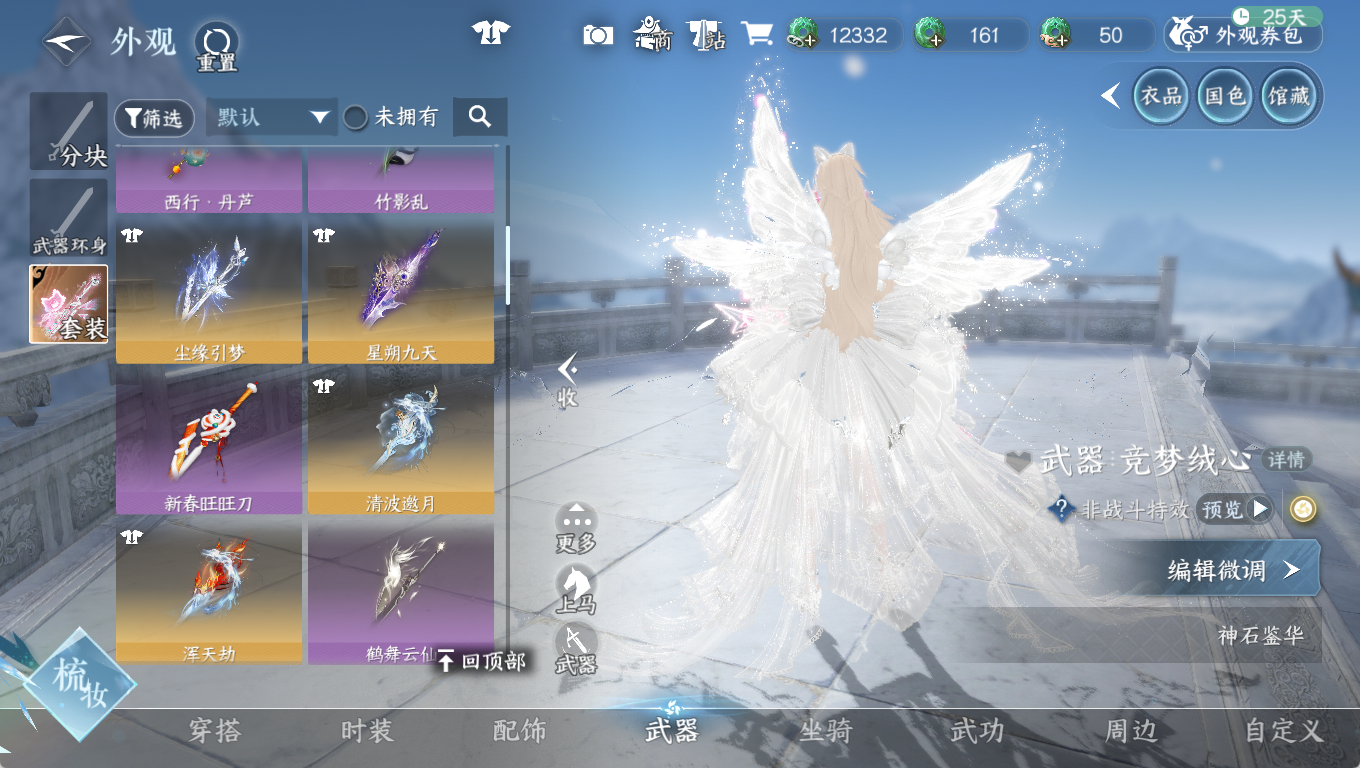Screen dimensions: 1360x768
Task: Open the 筛选 filter options
Action: [154, 118]
